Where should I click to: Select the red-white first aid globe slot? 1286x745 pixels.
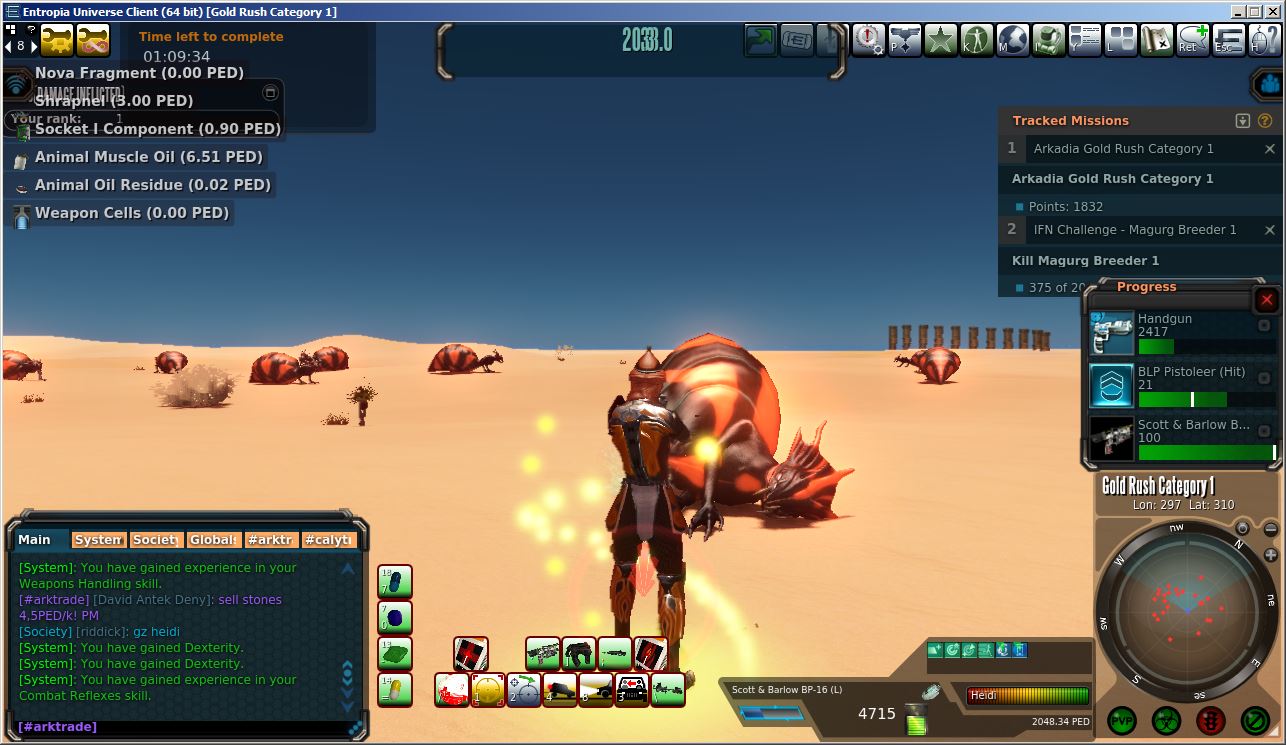452,689
